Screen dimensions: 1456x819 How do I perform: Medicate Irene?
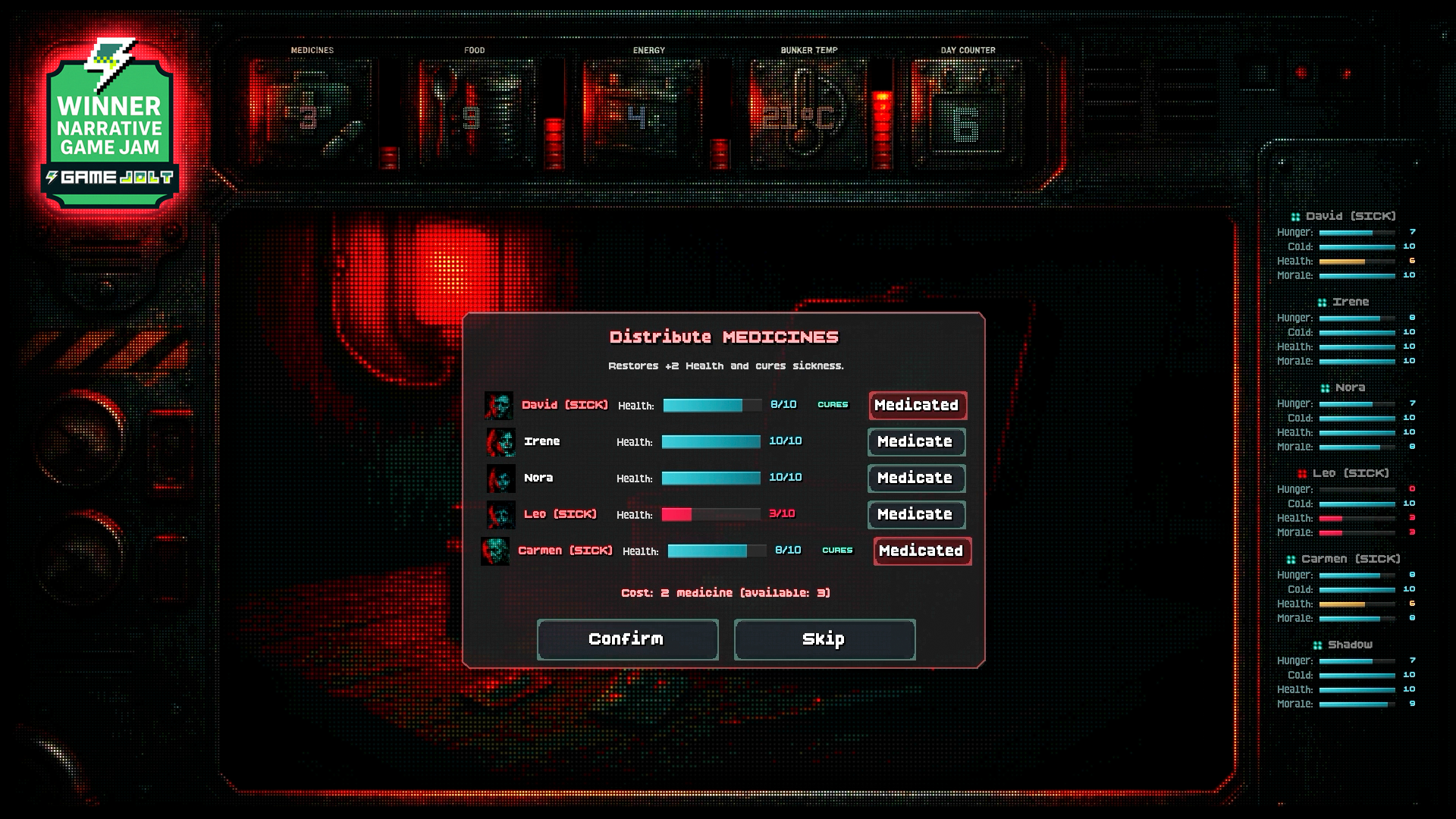pos(916,442)
